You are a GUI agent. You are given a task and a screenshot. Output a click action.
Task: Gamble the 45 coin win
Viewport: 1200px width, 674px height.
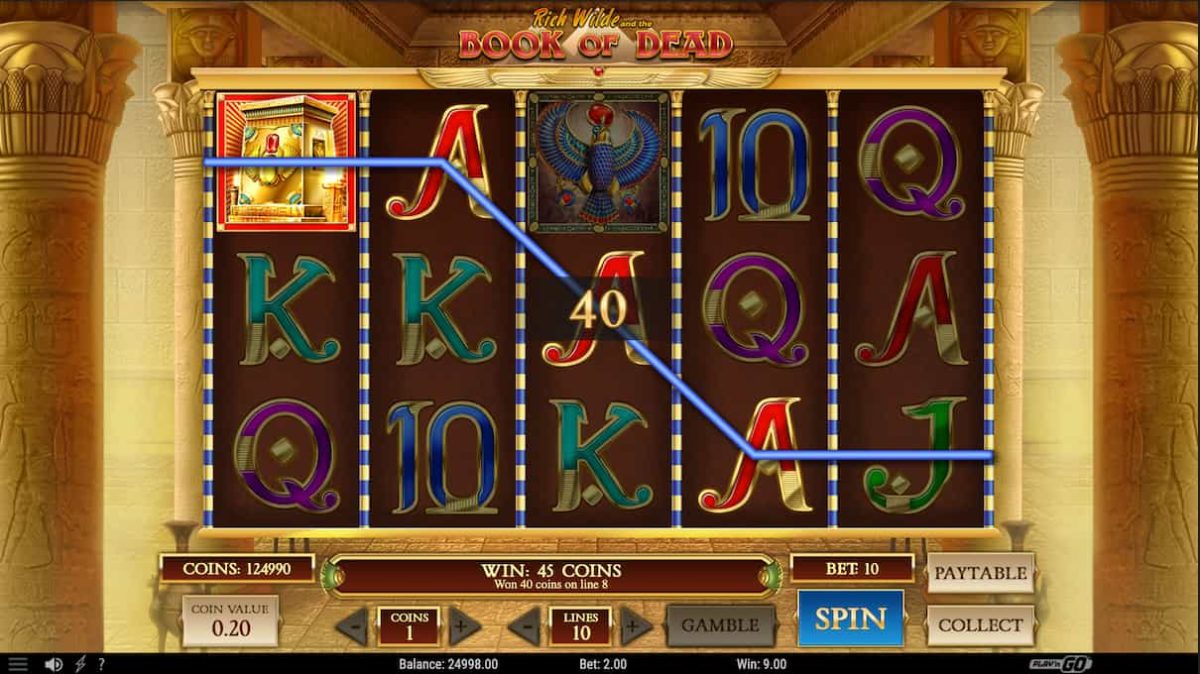click(720, 625)
